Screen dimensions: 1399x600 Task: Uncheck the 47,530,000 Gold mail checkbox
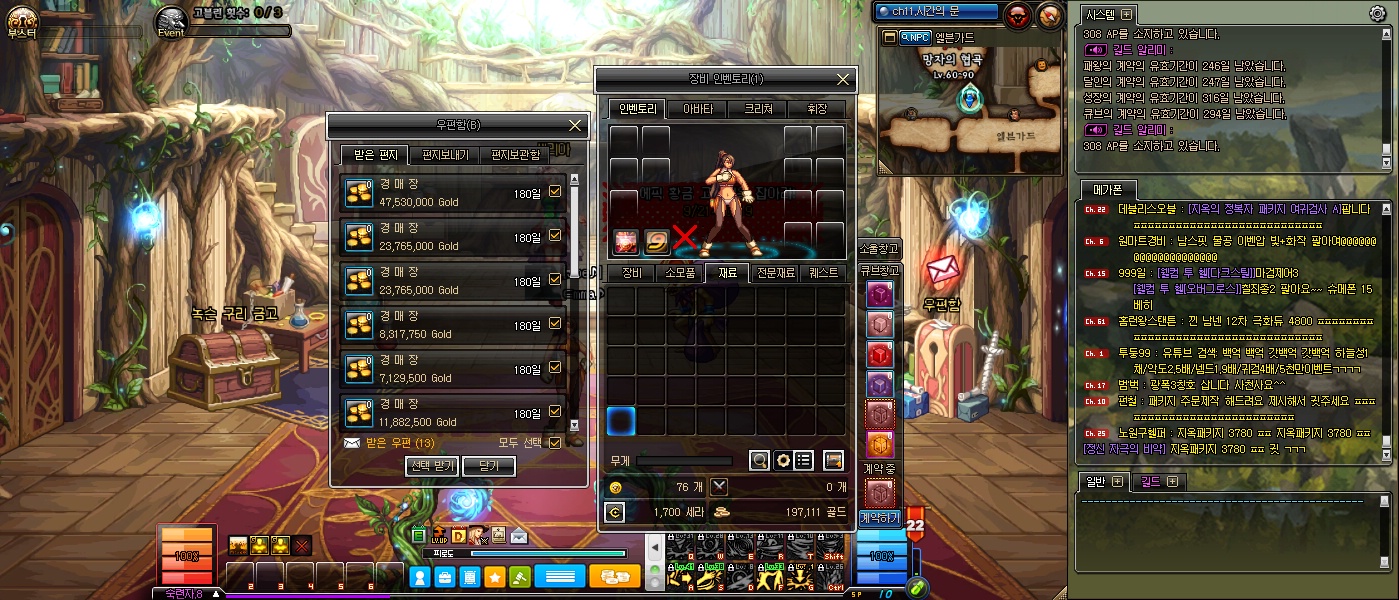point(555,192)
